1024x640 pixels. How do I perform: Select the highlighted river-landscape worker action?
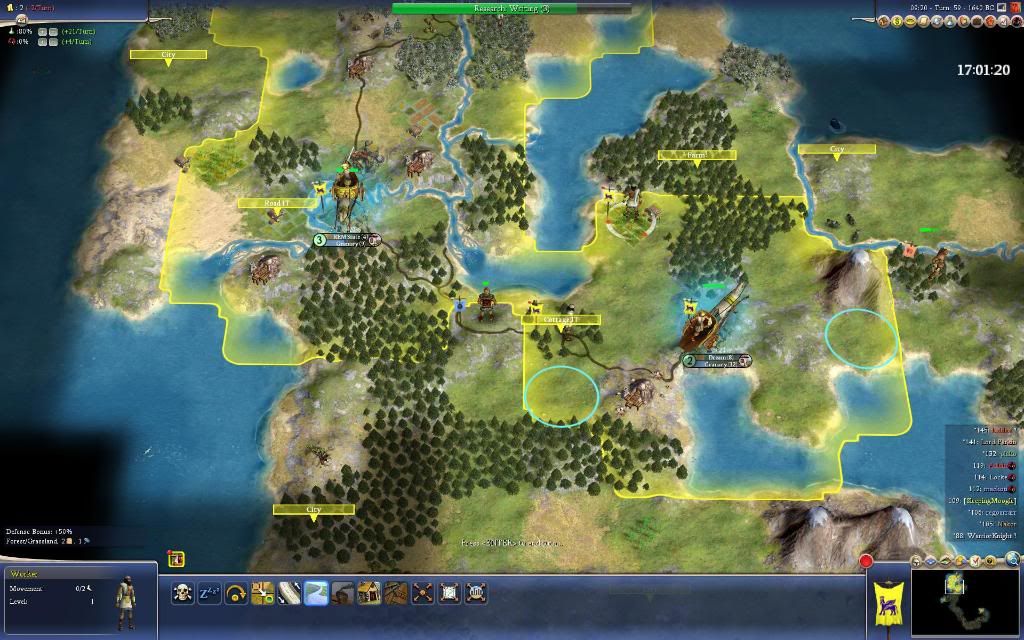pos(317,592)
